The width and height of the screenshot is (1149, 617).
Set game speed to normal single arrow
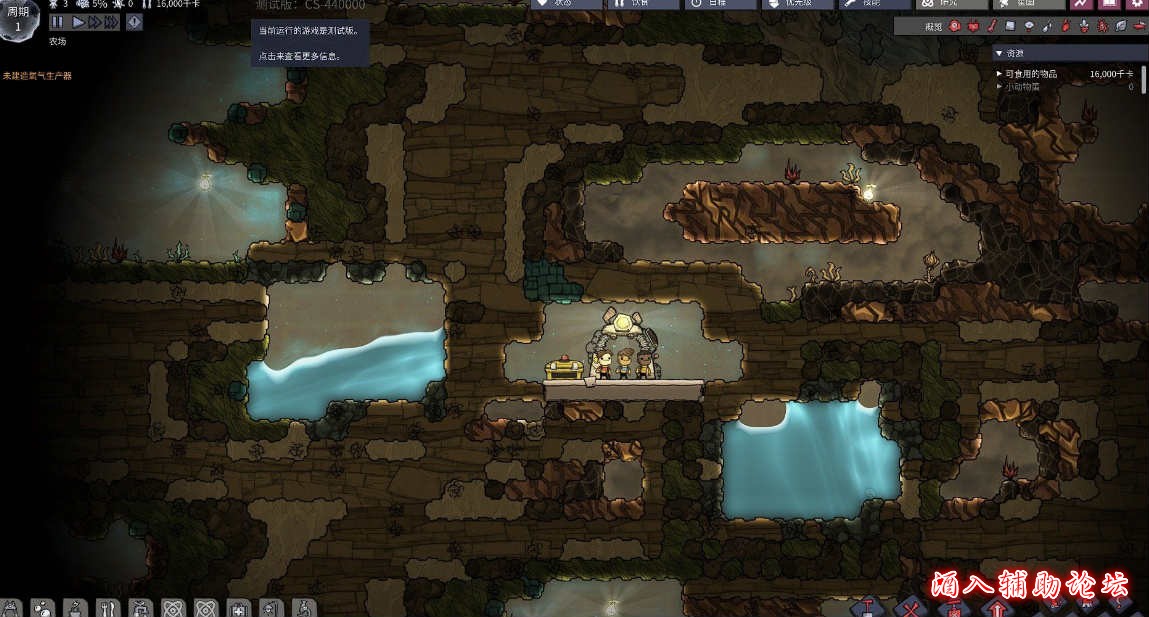[x=78, y=21]
